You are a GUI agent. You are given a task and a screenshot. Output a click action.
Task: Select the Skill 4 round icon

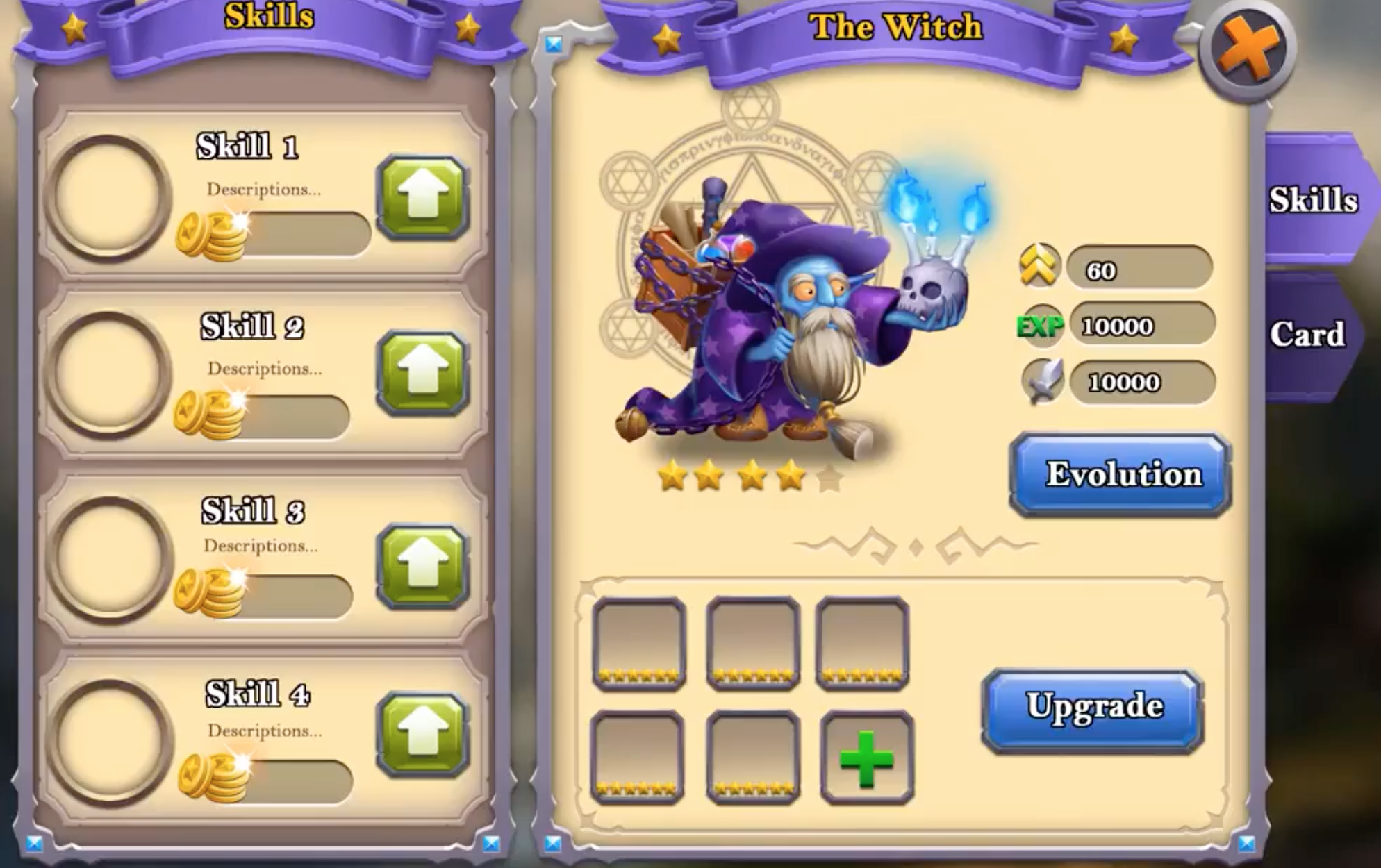click(x=110, y=742)
